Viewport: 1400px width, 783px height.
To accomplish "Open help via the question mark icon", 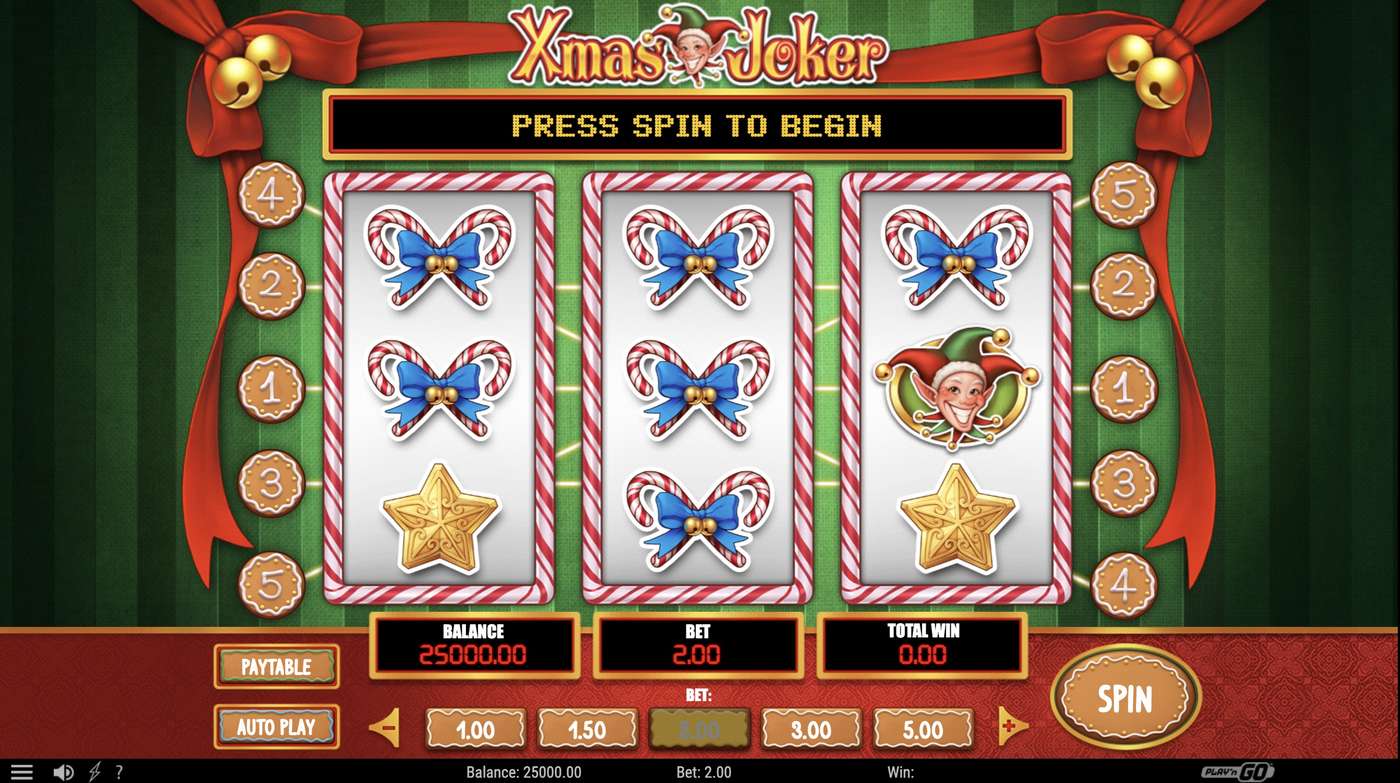I will point(118,771).
